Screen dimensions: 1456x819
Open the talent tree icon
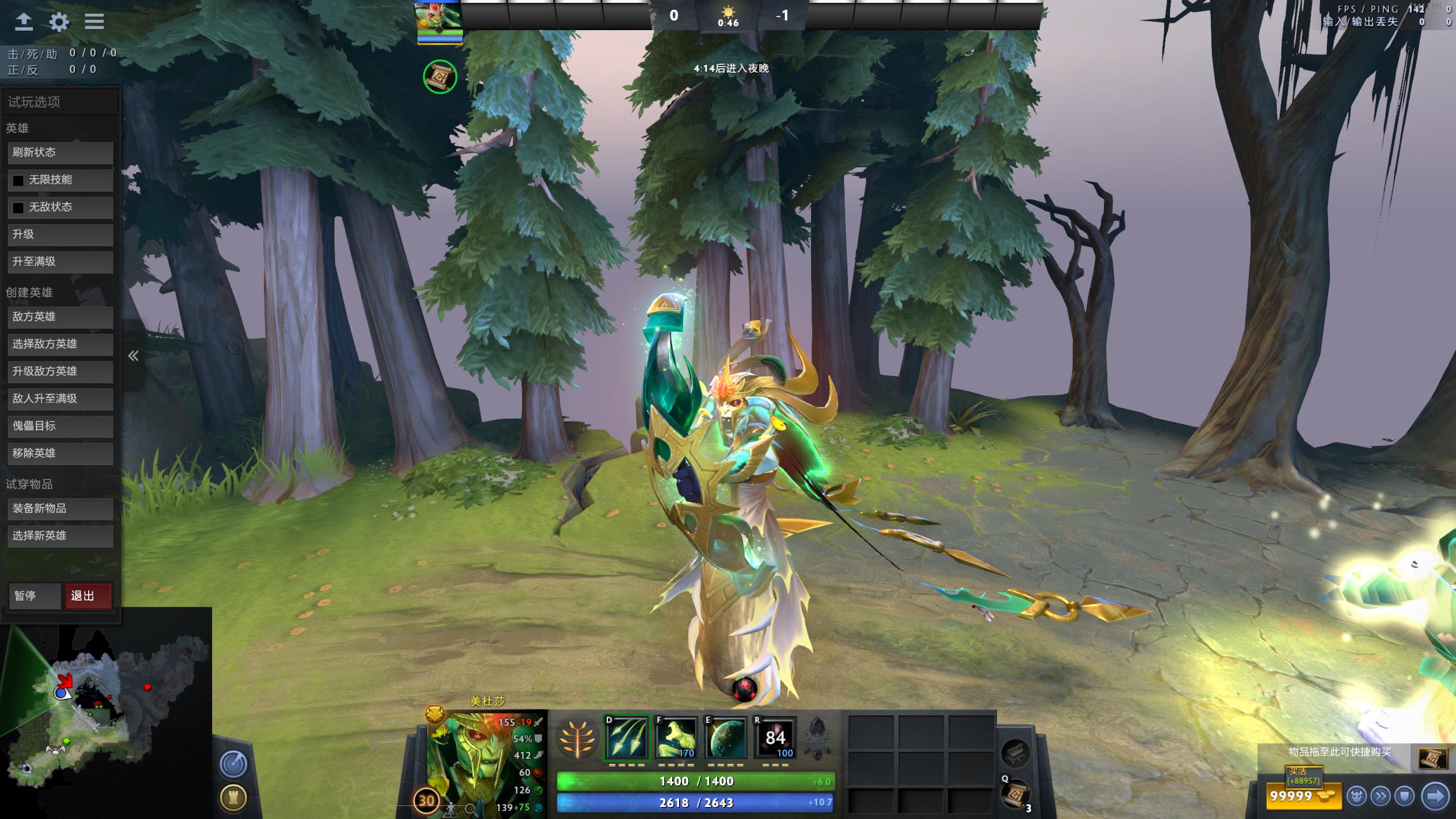tap(577, 739)
